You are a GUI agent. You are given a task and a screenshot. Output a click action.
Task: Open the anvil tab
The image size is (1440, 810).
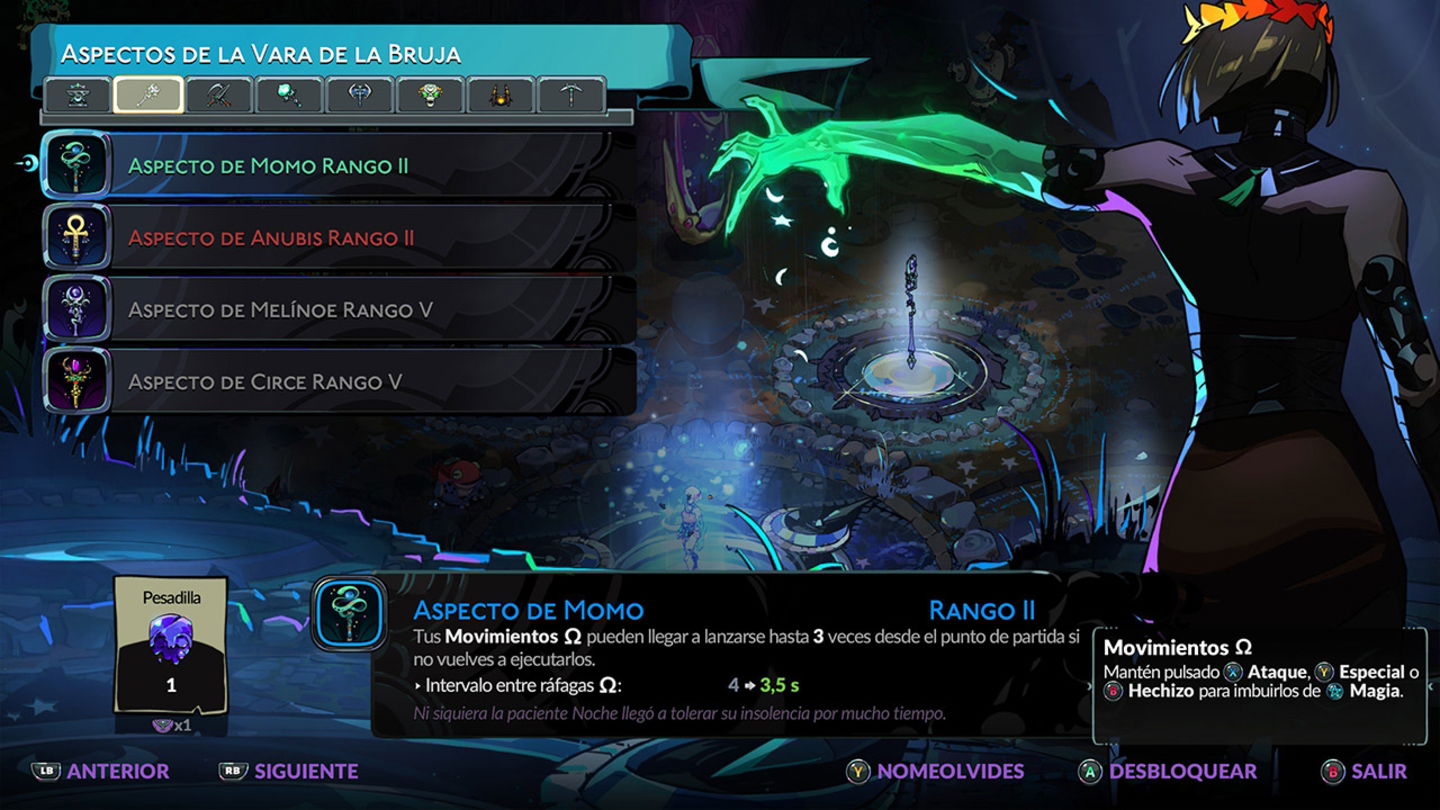(78, 94)
